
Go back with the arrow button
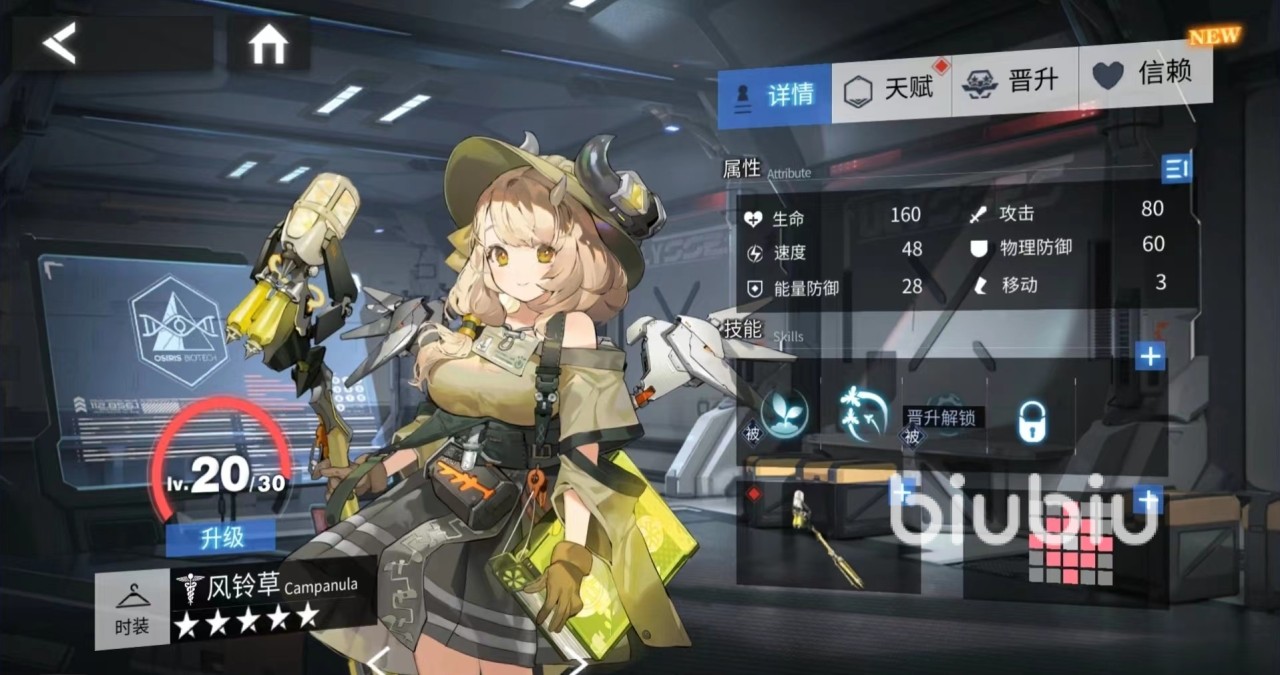pyautogui.click(x=60, y=44)
